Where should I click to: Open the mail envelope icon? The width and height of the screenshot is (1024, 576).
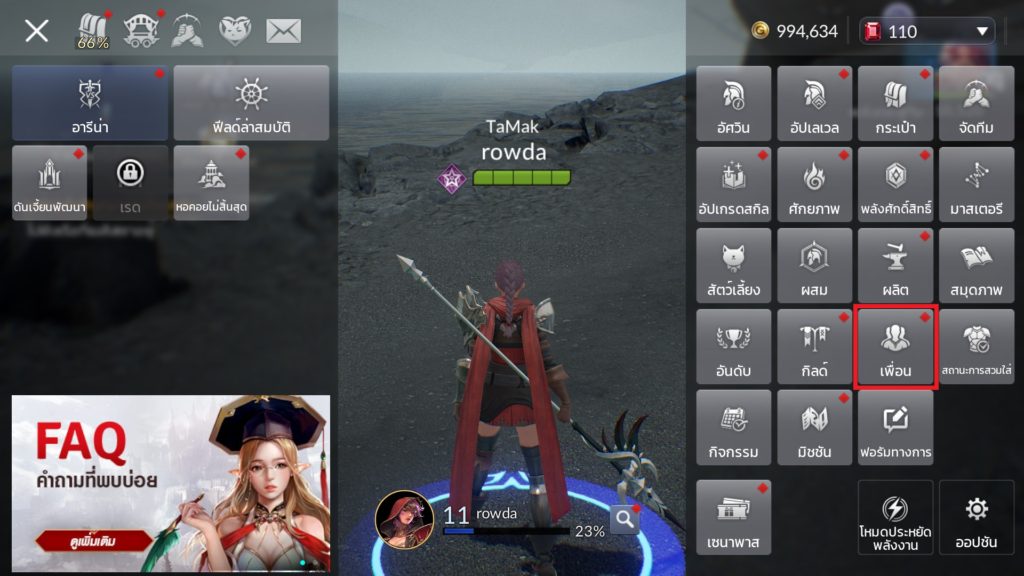pyautogui.click(x=283, y=31)
